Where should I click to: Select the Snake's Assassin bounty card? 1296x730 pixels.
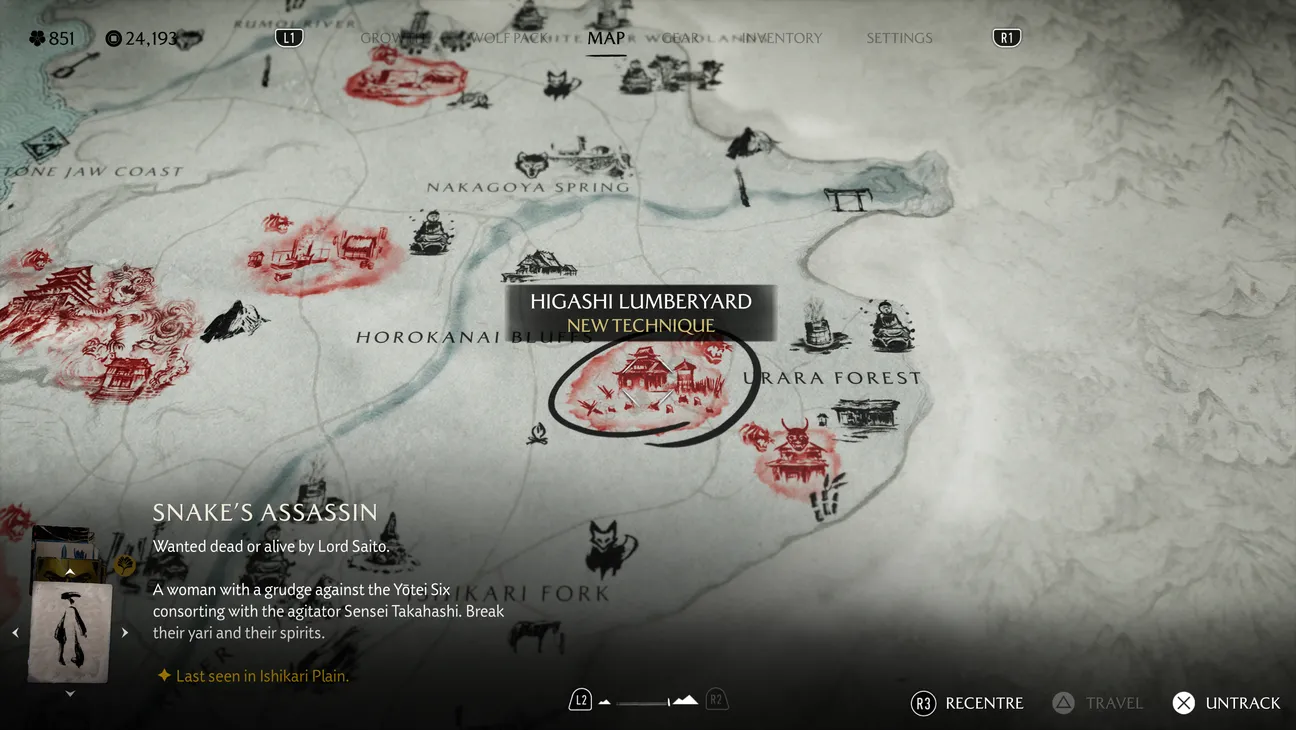pos(70,630)
